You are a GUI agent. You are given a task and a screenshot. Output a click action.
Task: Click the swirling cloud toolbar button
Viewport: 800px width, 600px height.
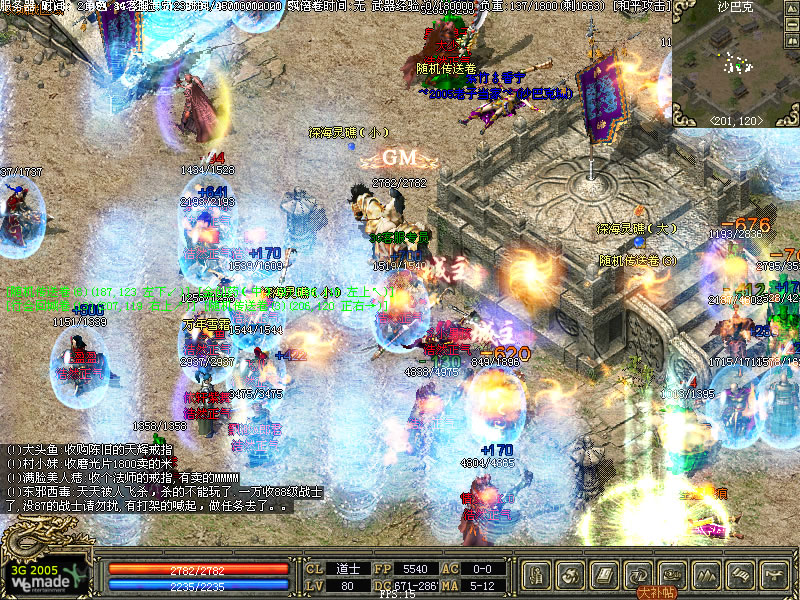(x=570, y=575)
